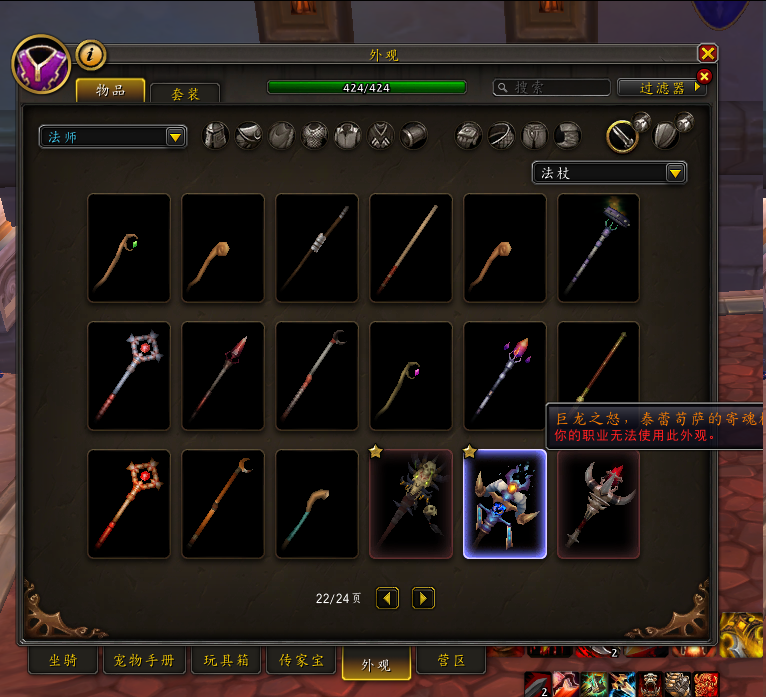Open the 坐骑 mounts tab
This screenshot has height=697, width=766.
(x=61, y=661)
